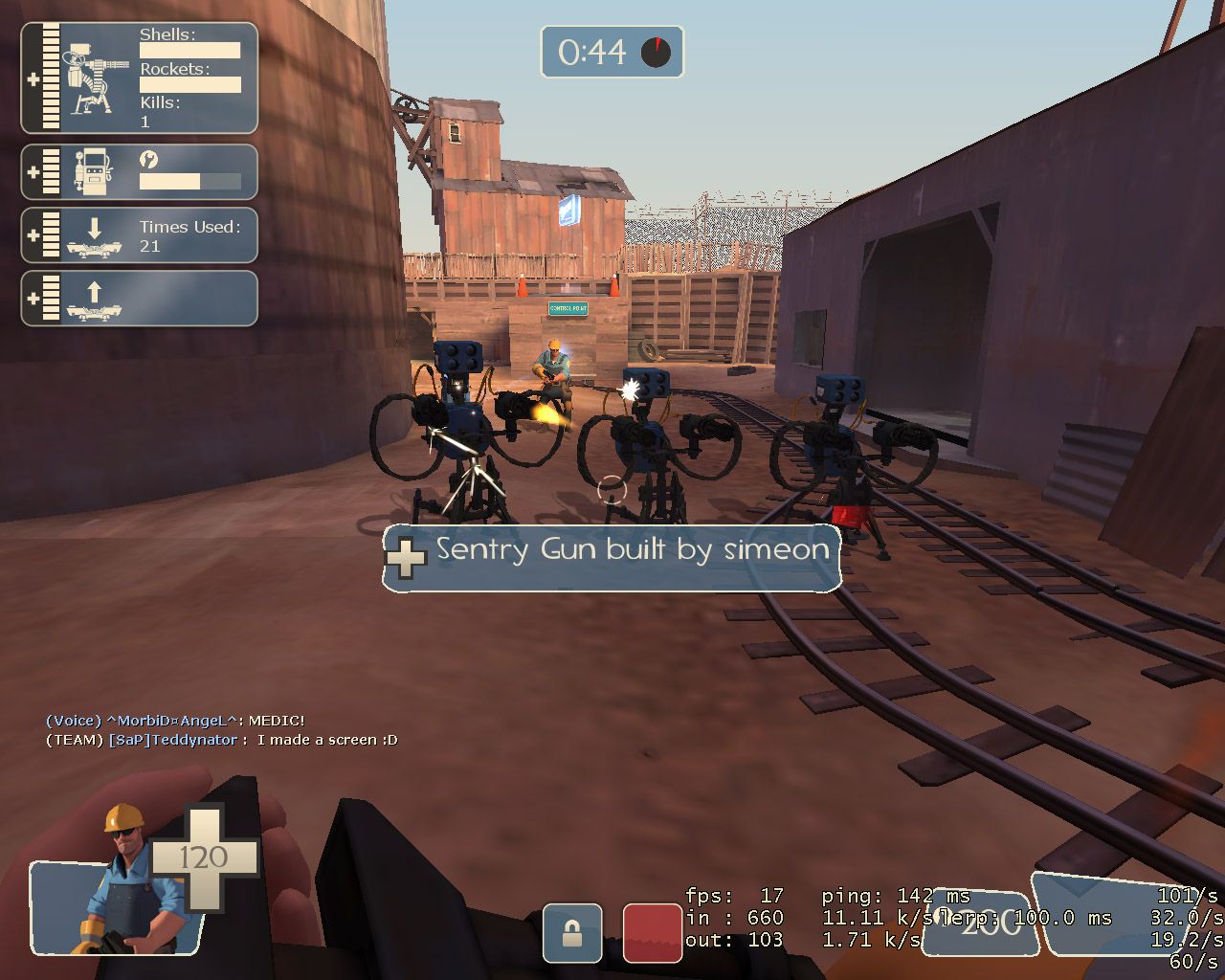The height and width of the screenshot is (980, 1225).
Task: Select the dispenser status panel
Action: pyautogui.click(x=140, y=172)
